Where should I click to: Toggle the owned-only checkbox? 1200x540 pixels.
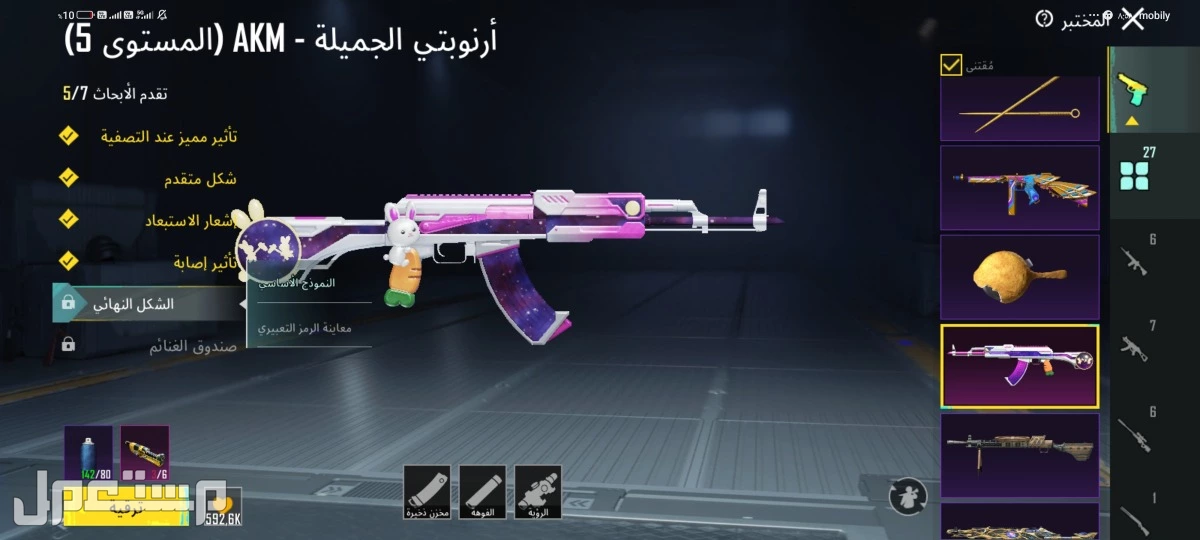pos(951,66)
